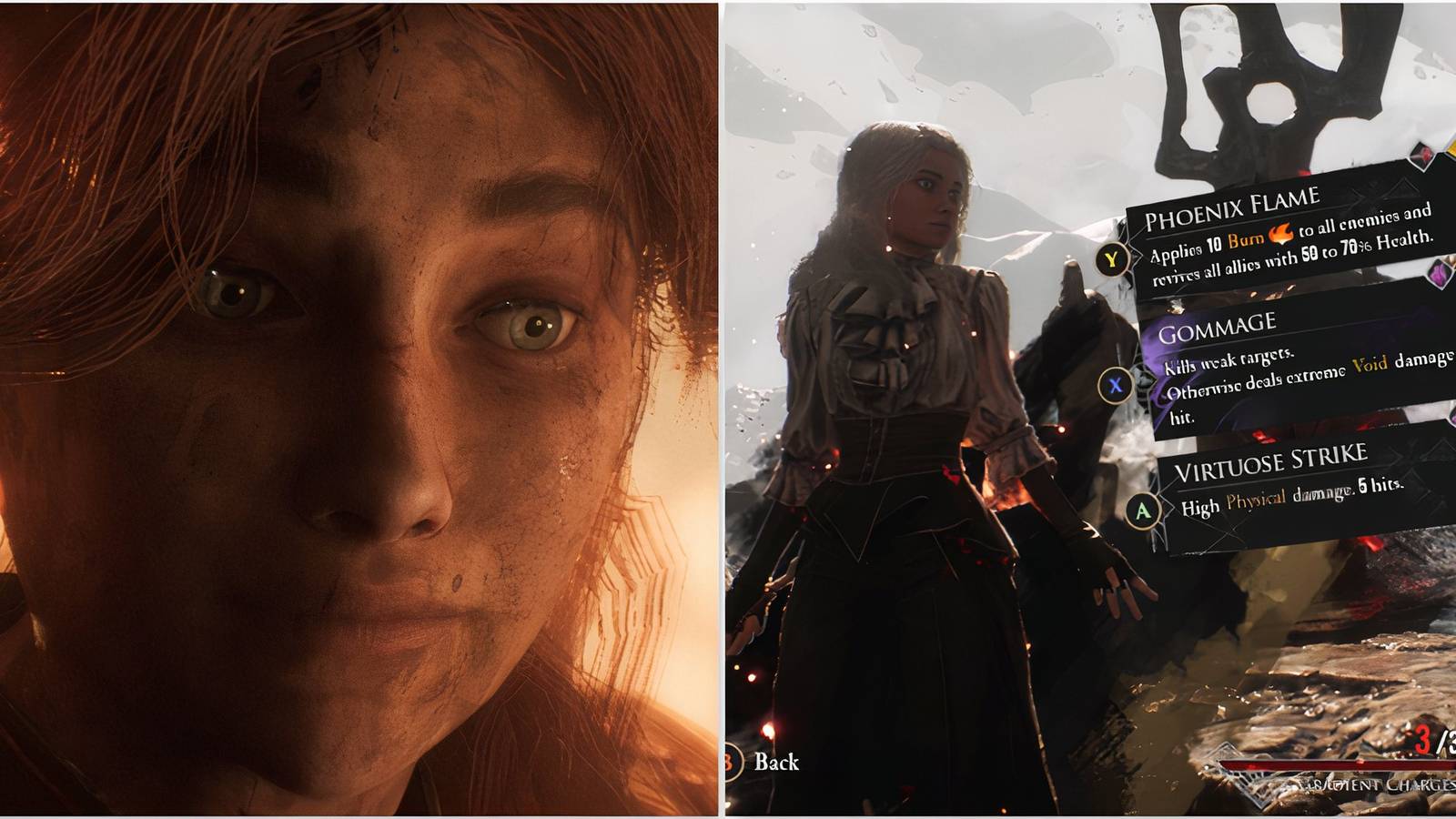Select the red diamond ability icon at top right
The image size is (1456, 819).
tap(1421, 153)
